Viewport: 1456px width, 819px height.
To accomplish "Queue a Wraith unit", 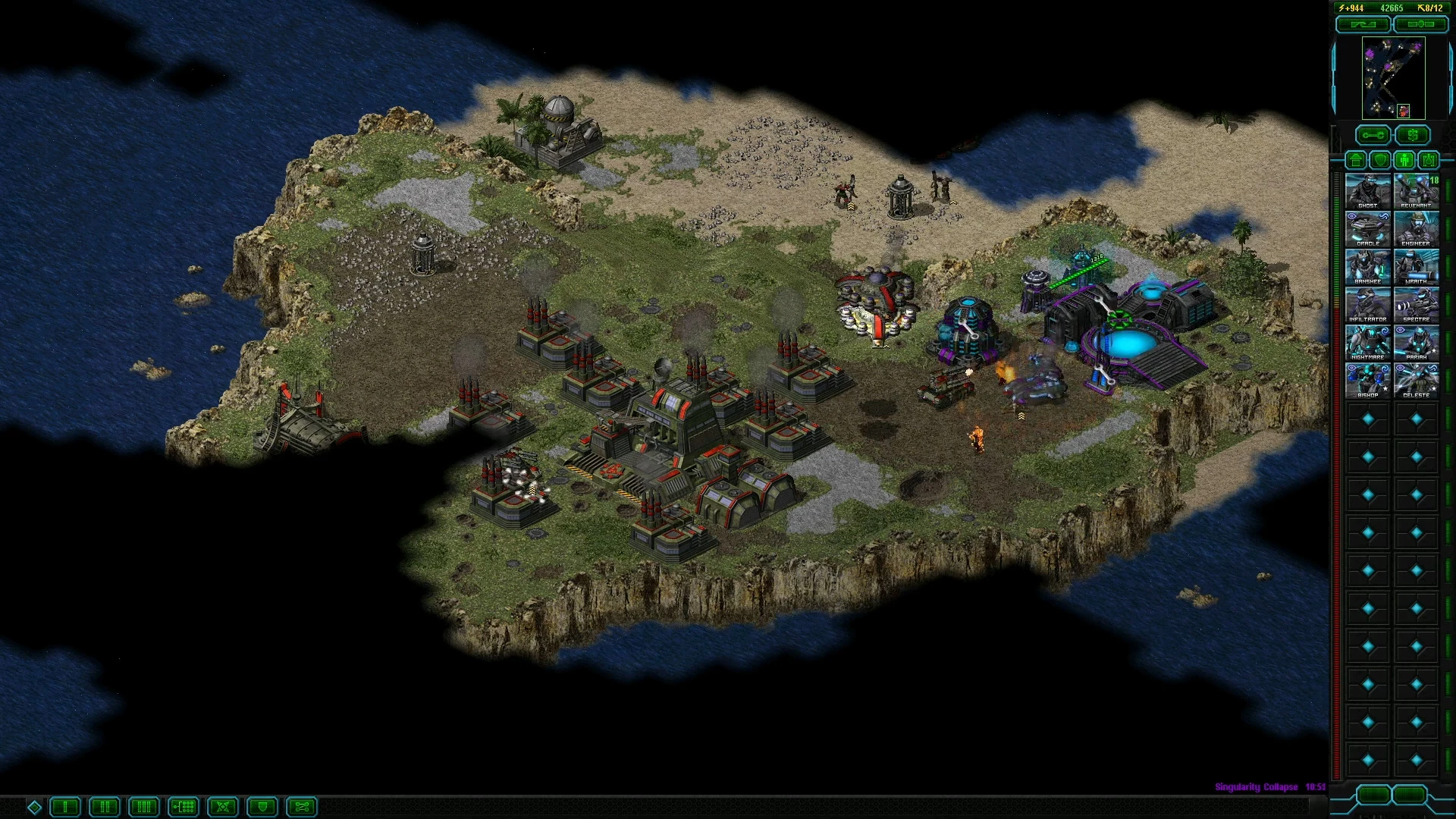I will 1416,266.
